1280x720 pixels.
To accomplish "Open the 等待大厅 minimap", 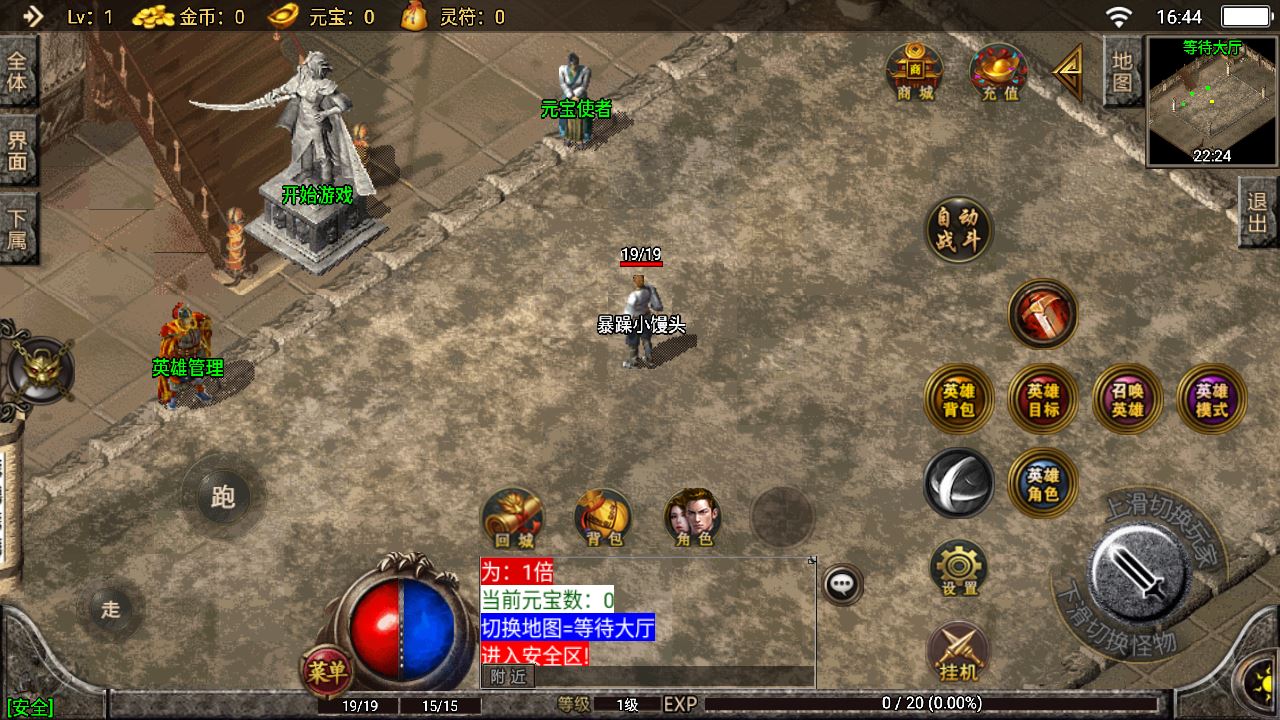I will (1212, 101).
